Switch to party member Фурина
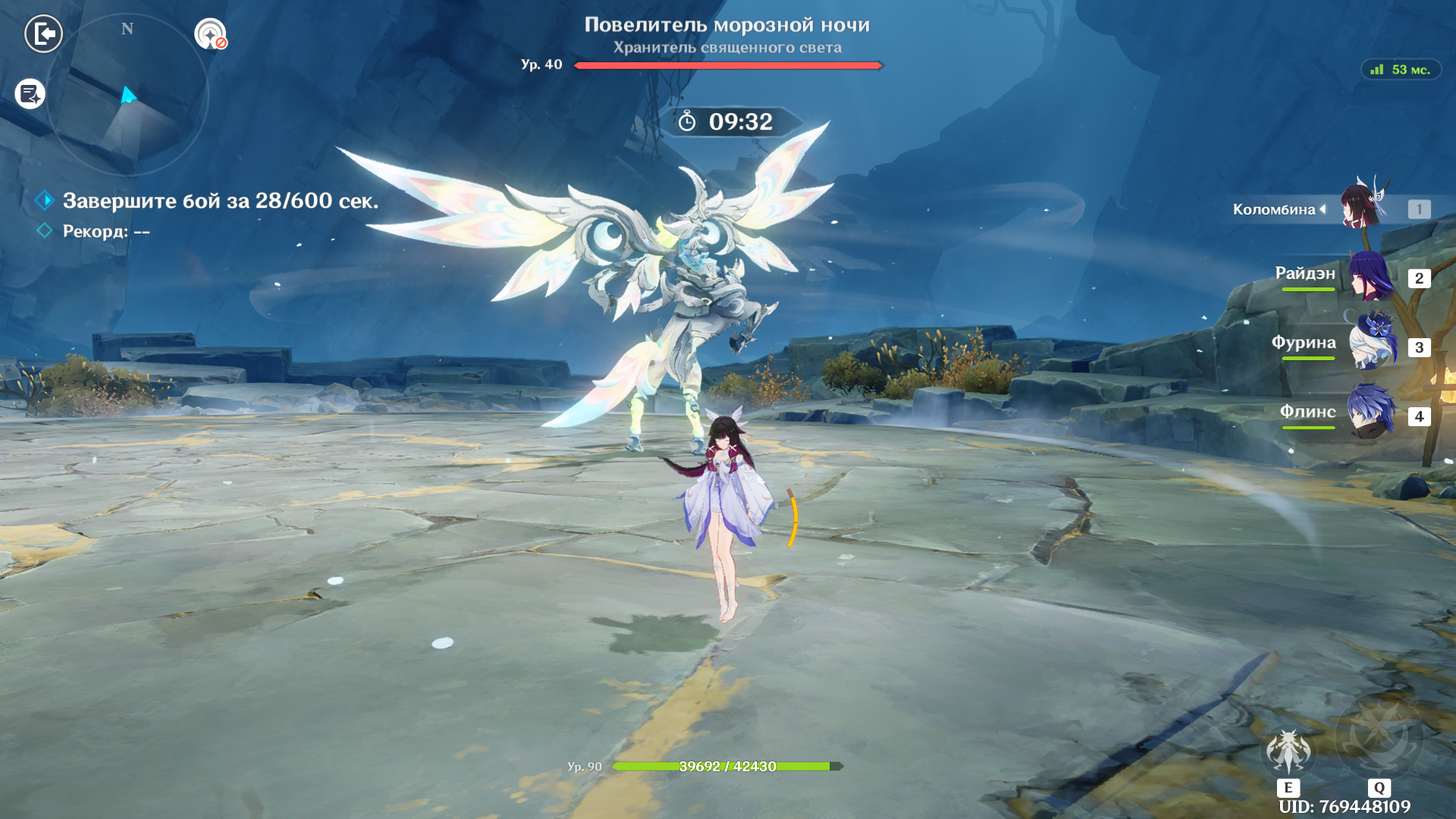This screenshot has height=819, width=1456. [x=1373, y=345]
